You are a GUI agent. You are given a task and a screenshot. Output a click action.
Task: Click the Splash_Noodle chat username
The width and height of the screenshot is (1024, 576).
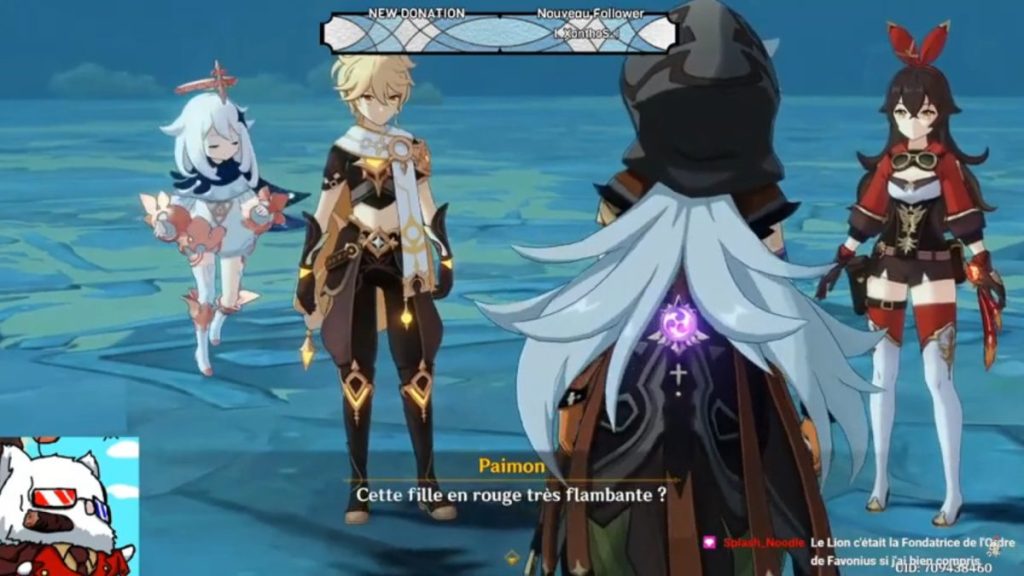pyautogui.click(x=763, y=541)
